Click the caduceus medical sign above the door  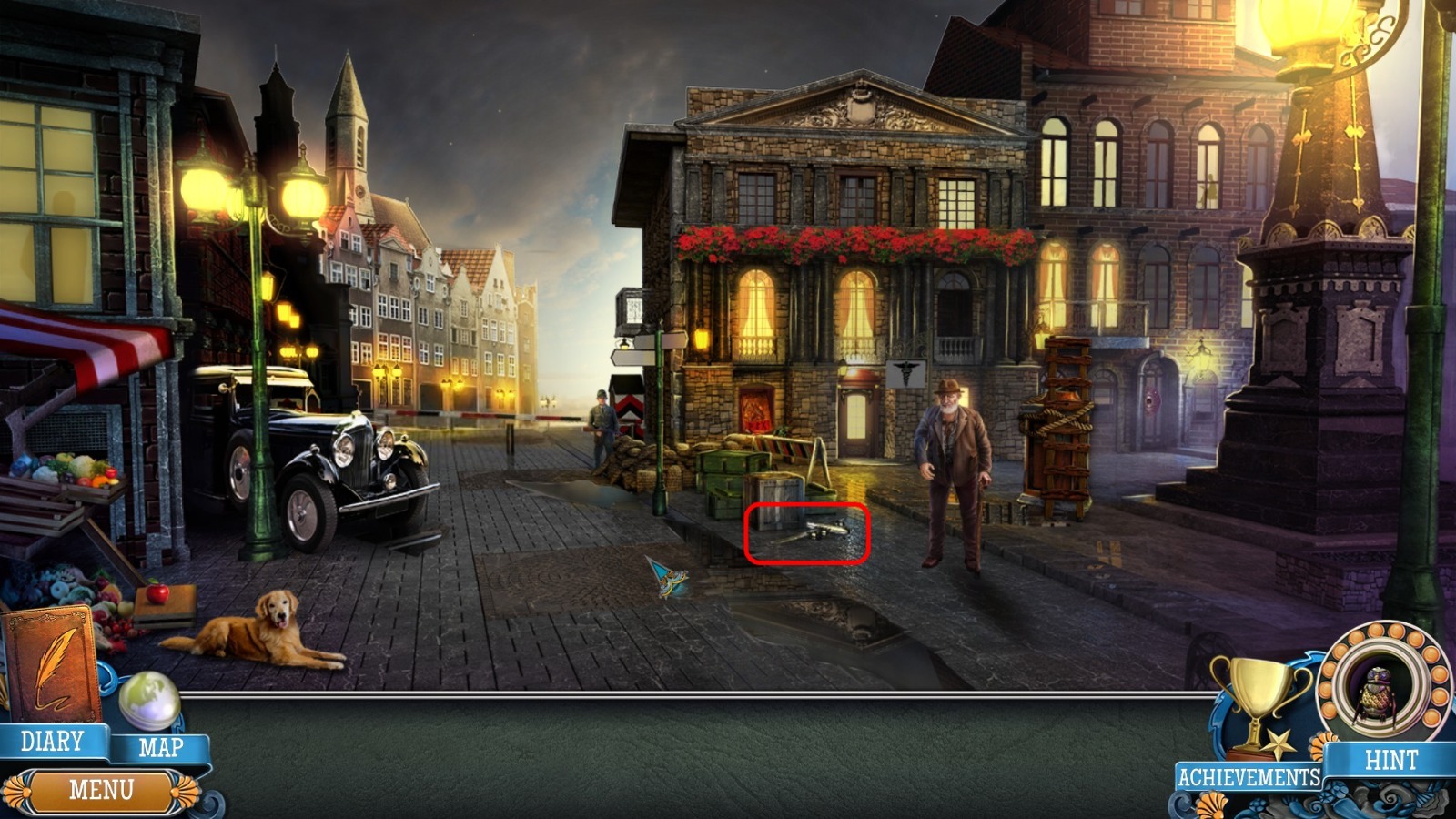pyautogui.click(x=905, y=371)
